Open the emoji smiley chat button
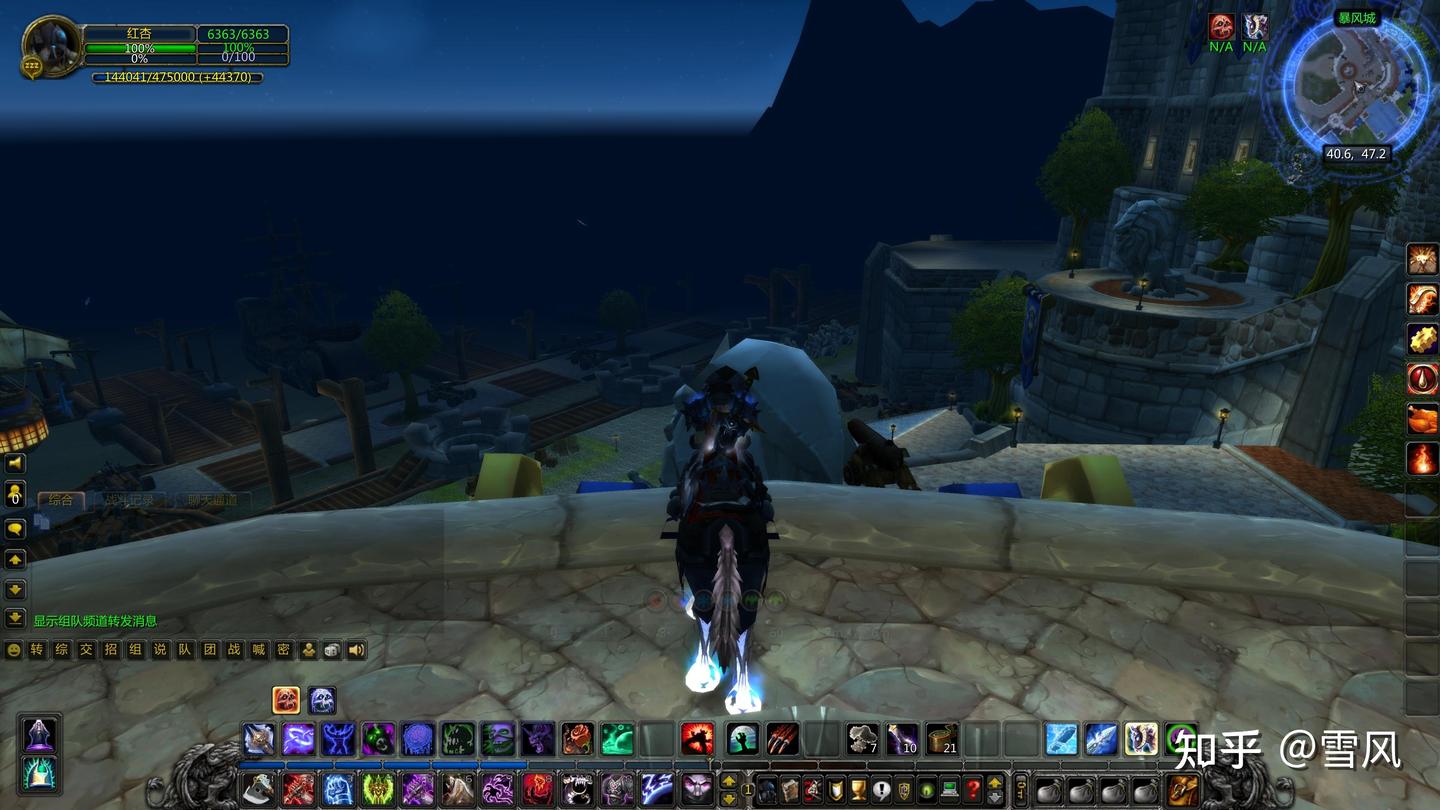Viewport: 1440px width, 810px height. tap(14, 650)
